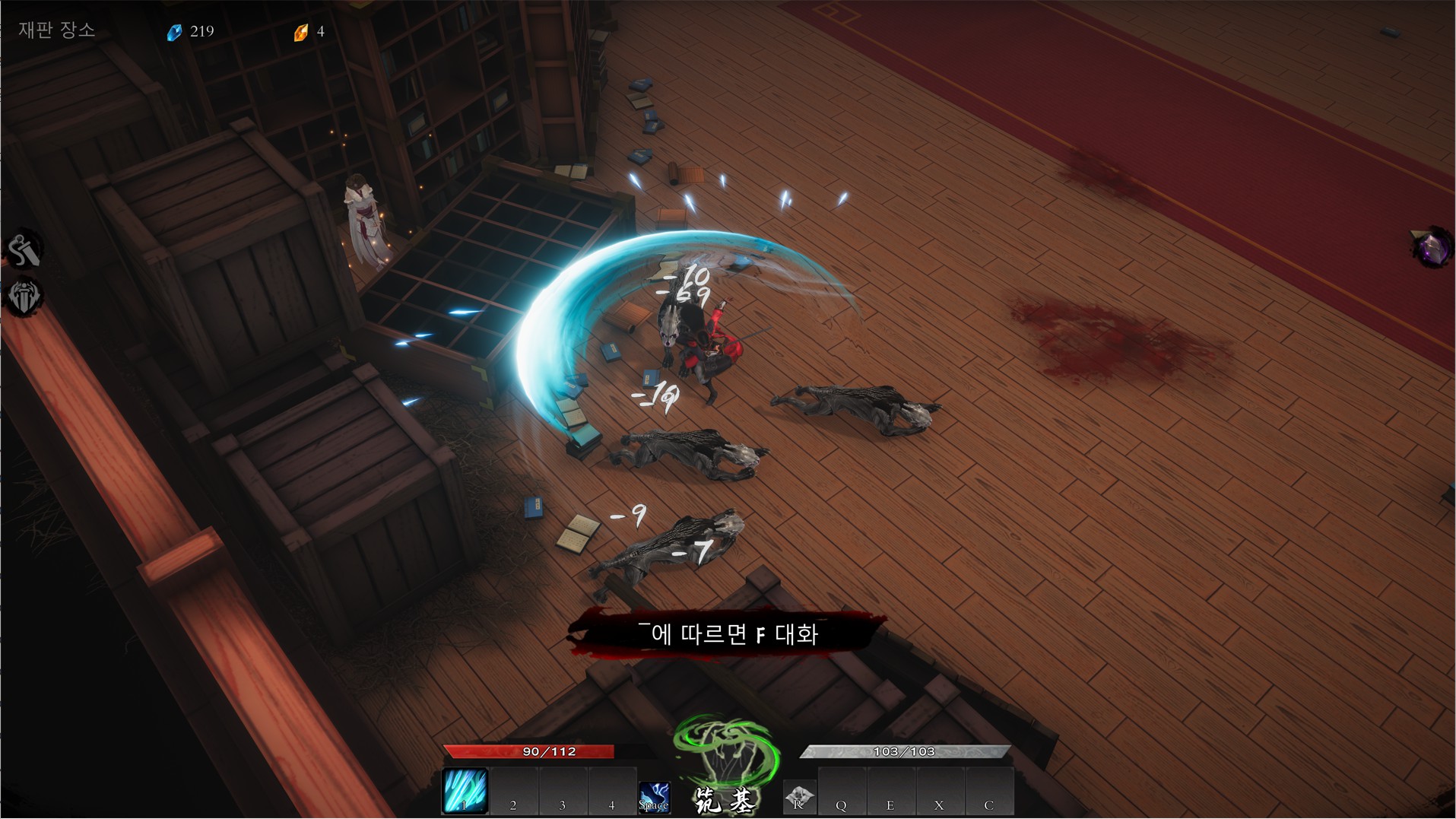Use the item in the R slot

point(799,797)
